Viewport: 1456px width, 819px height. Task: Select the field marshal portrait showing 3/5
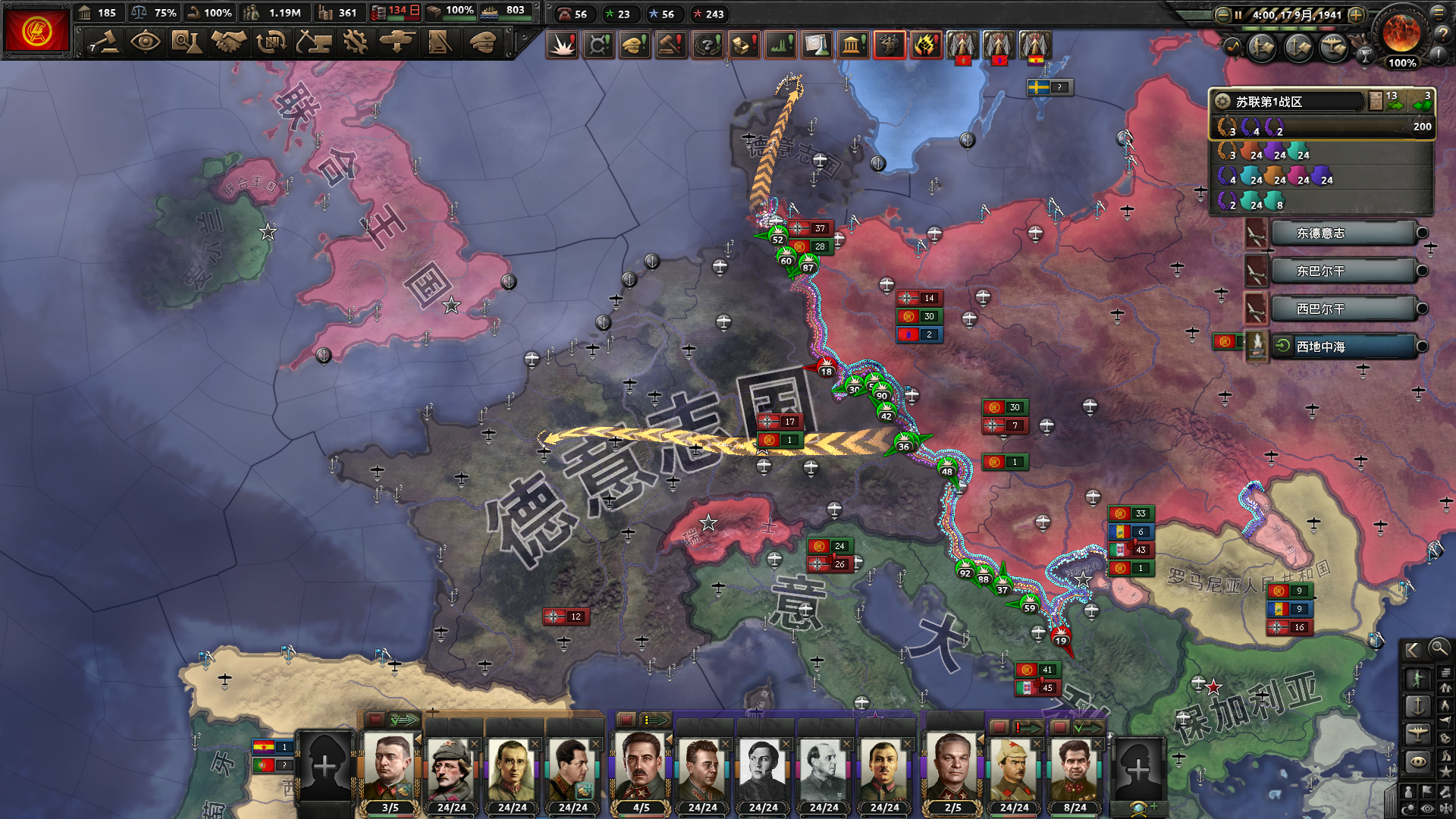(x=390, y=770)
